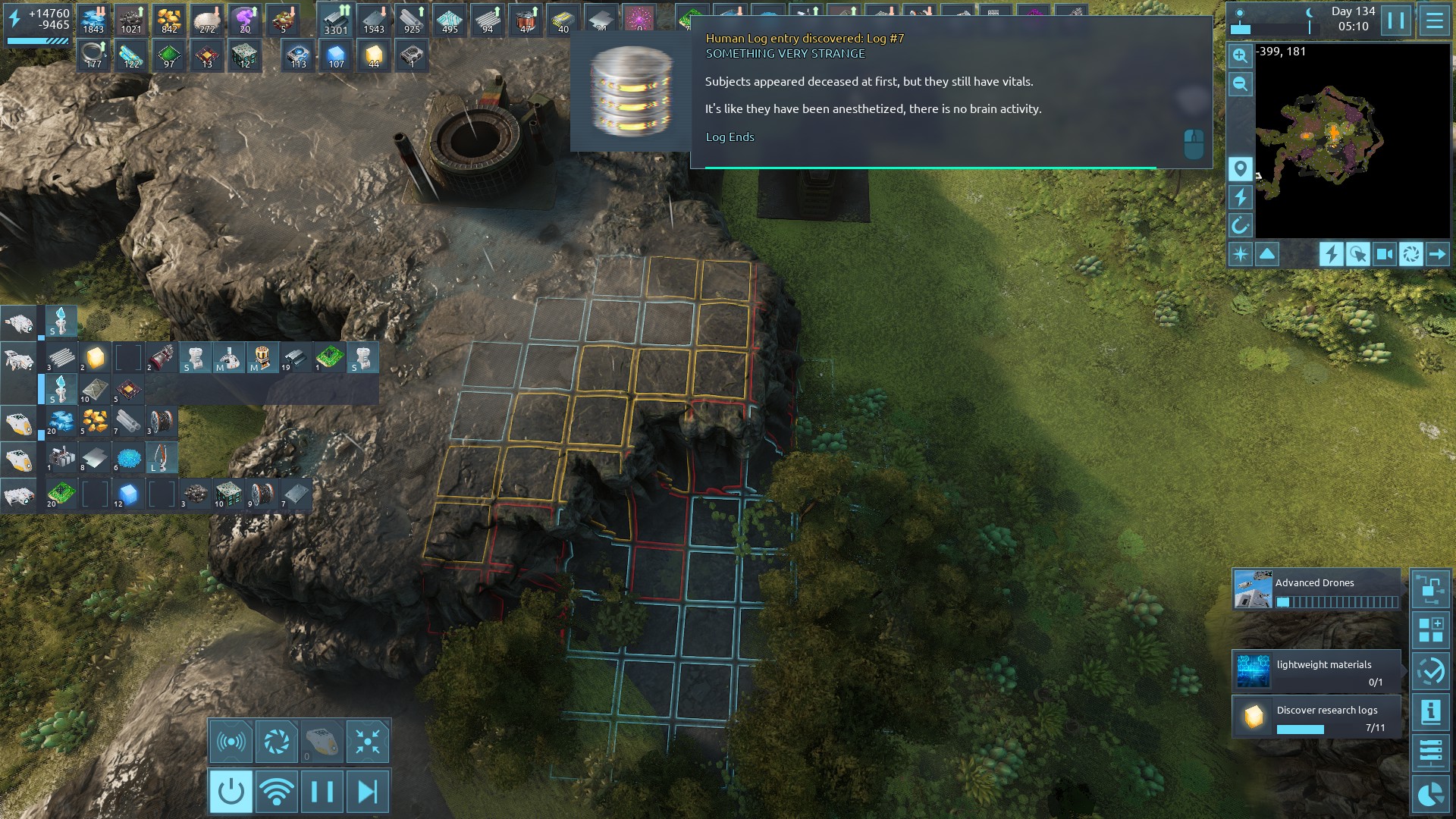Viewport: 1456px width, 819px height.
Task: Open the info book codex button
Action: tap(1430, 712)
